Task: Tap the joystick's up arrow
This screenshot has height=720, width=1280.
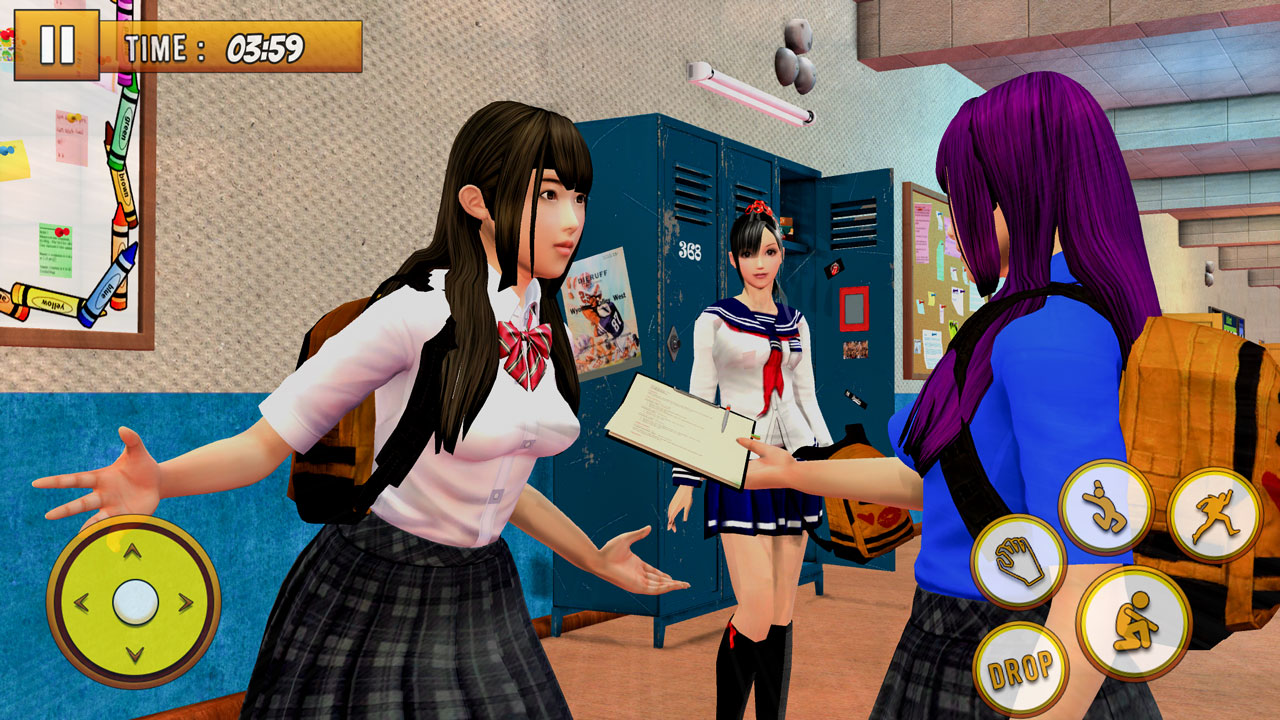Action: pyautogui.click(x=133, y=551)
